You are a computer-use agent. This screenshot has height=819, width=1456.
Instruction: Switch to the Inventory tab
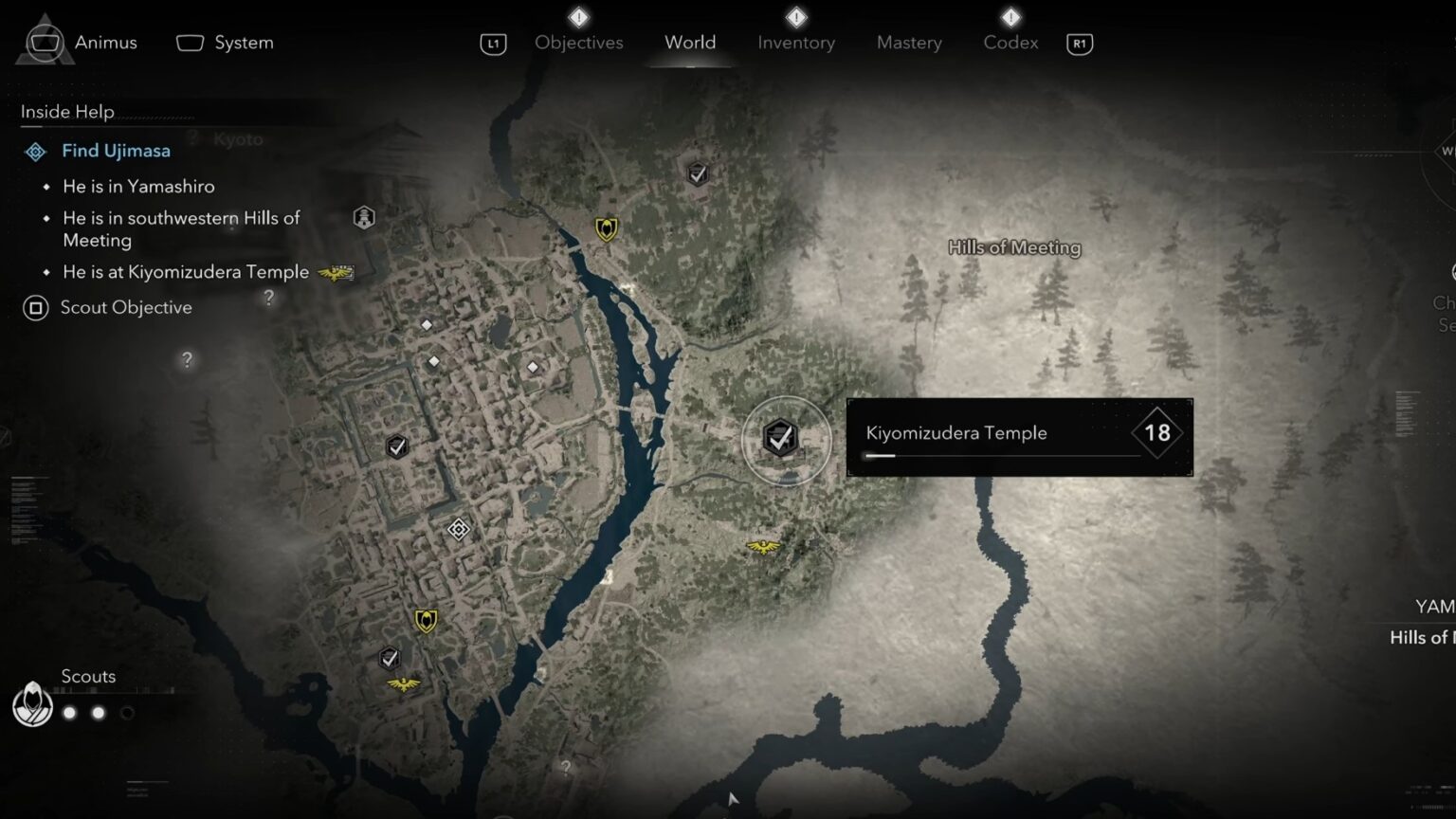pos(795,43)
